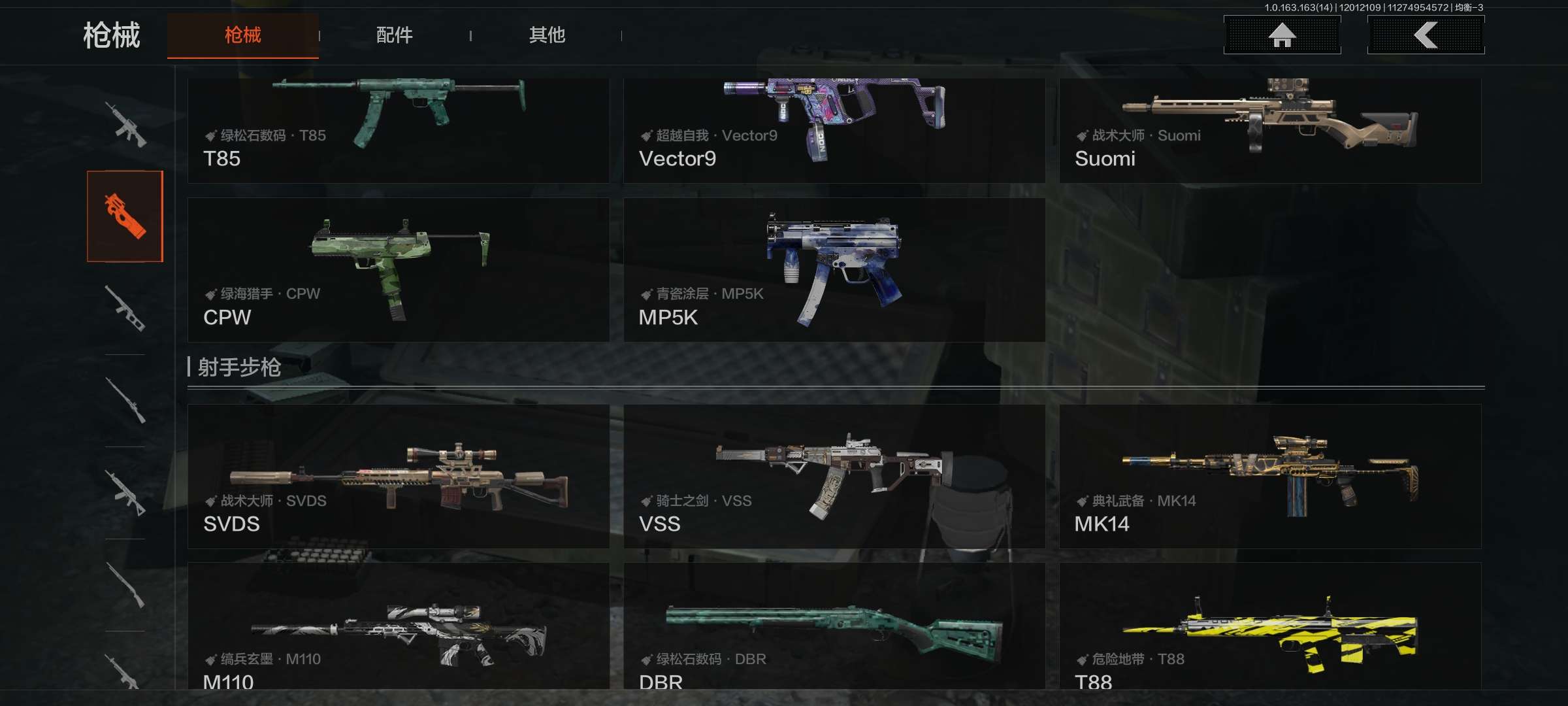1568x706 pixels.
Task: Select the 其他 tab
Action: click(x=547, y=35)
